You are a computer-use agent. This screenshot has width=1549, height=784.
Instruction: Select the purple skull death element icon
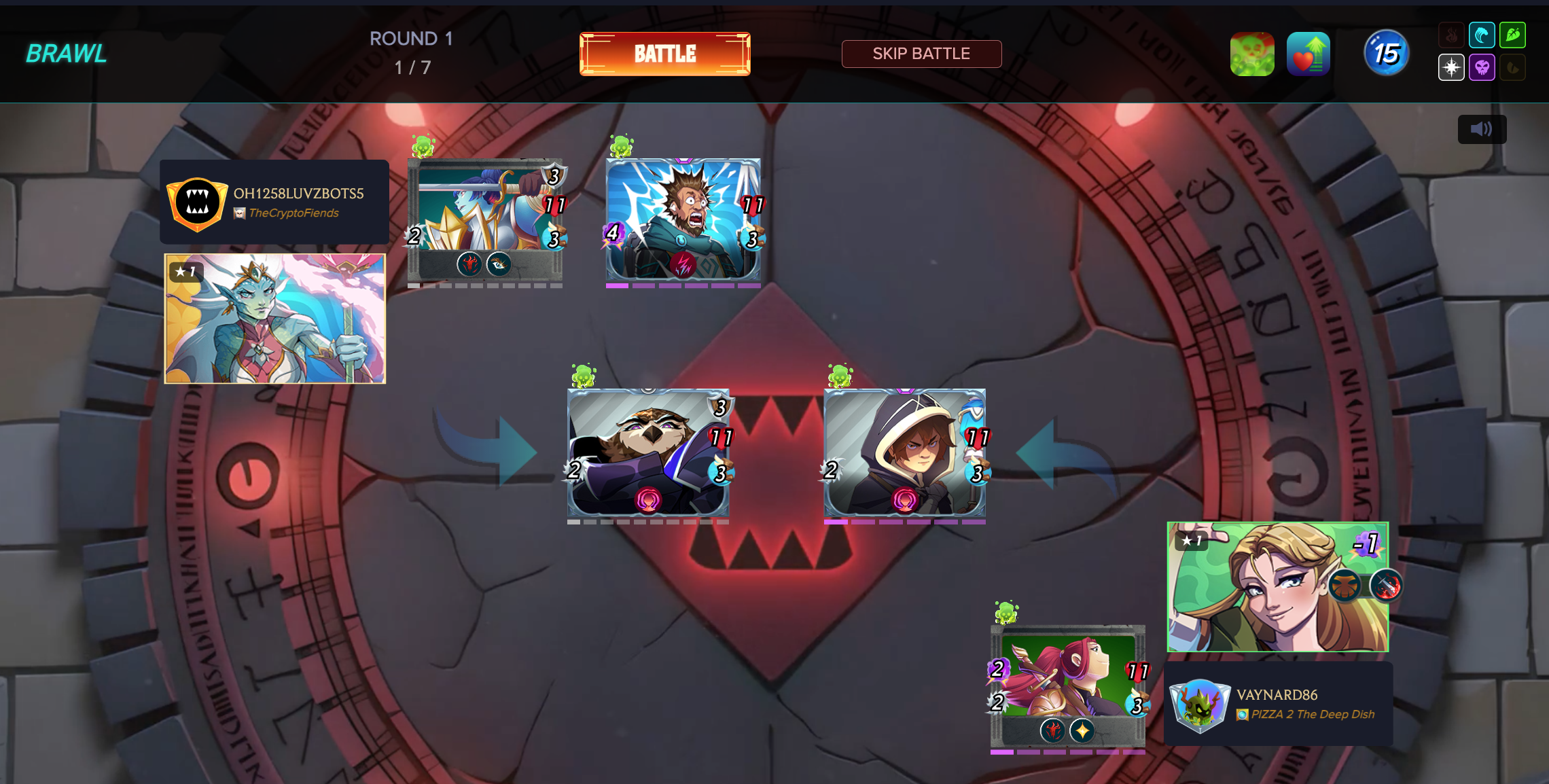pos(1482,67)
